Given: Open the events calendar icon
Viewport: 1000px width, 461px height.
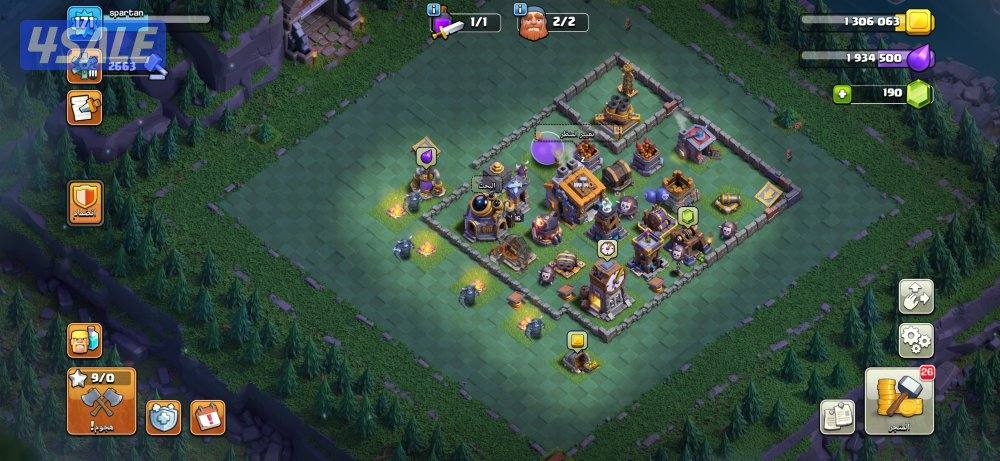Looking at the screenshot, I should [208, 416].
